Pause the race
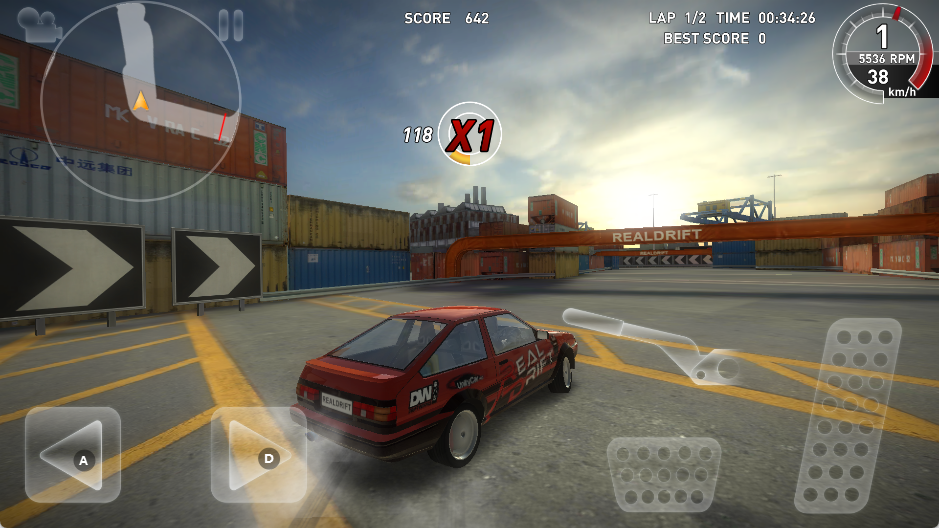 point(230,25)
